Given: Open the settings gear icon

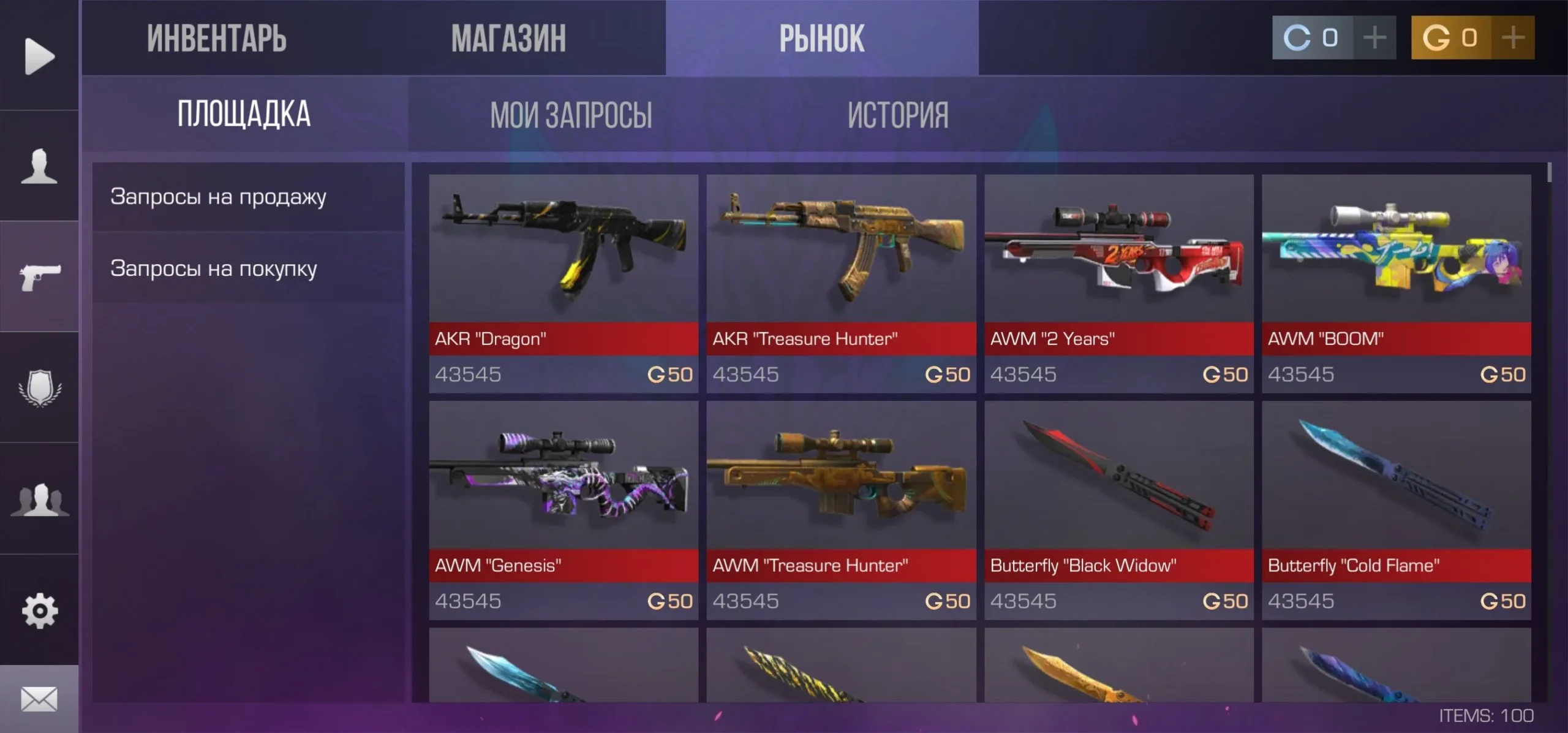Looking at the screenshot, I should (40, 610).
